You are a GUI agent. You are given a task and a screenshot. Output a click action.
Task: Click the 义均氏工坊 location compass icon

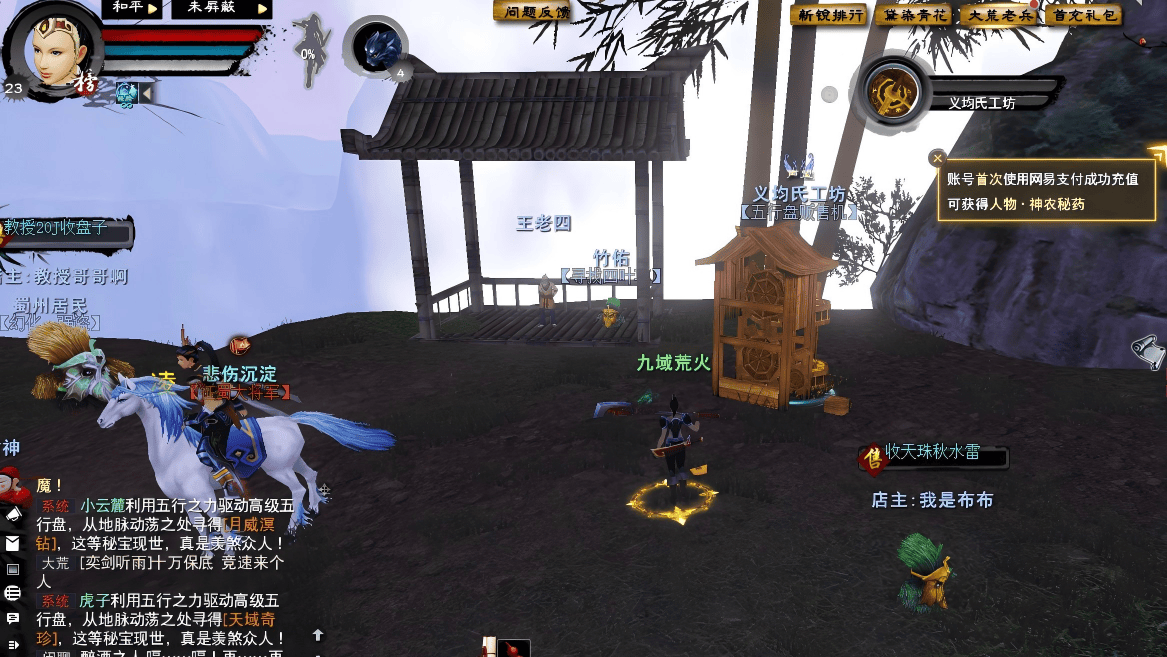point(892,93)
